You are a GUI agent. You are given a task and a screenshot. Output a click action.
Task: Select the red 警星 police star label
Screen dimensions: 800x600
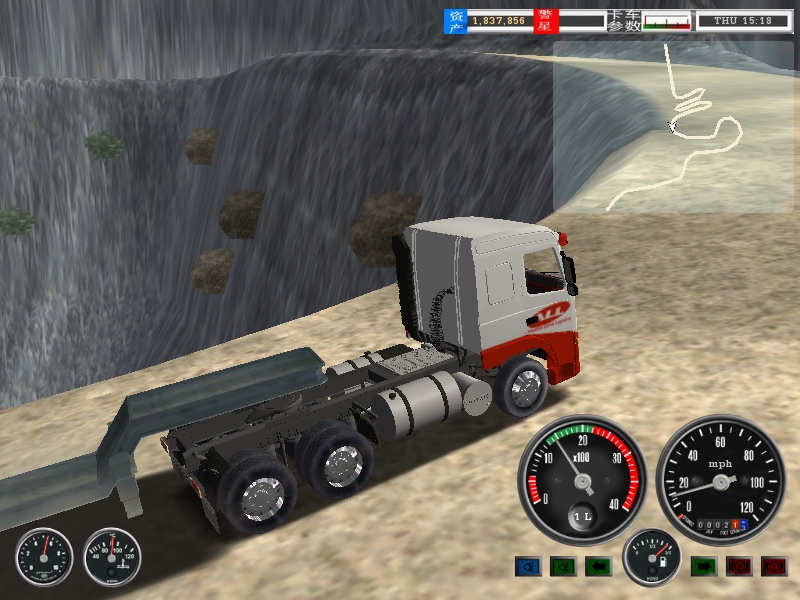545,20
